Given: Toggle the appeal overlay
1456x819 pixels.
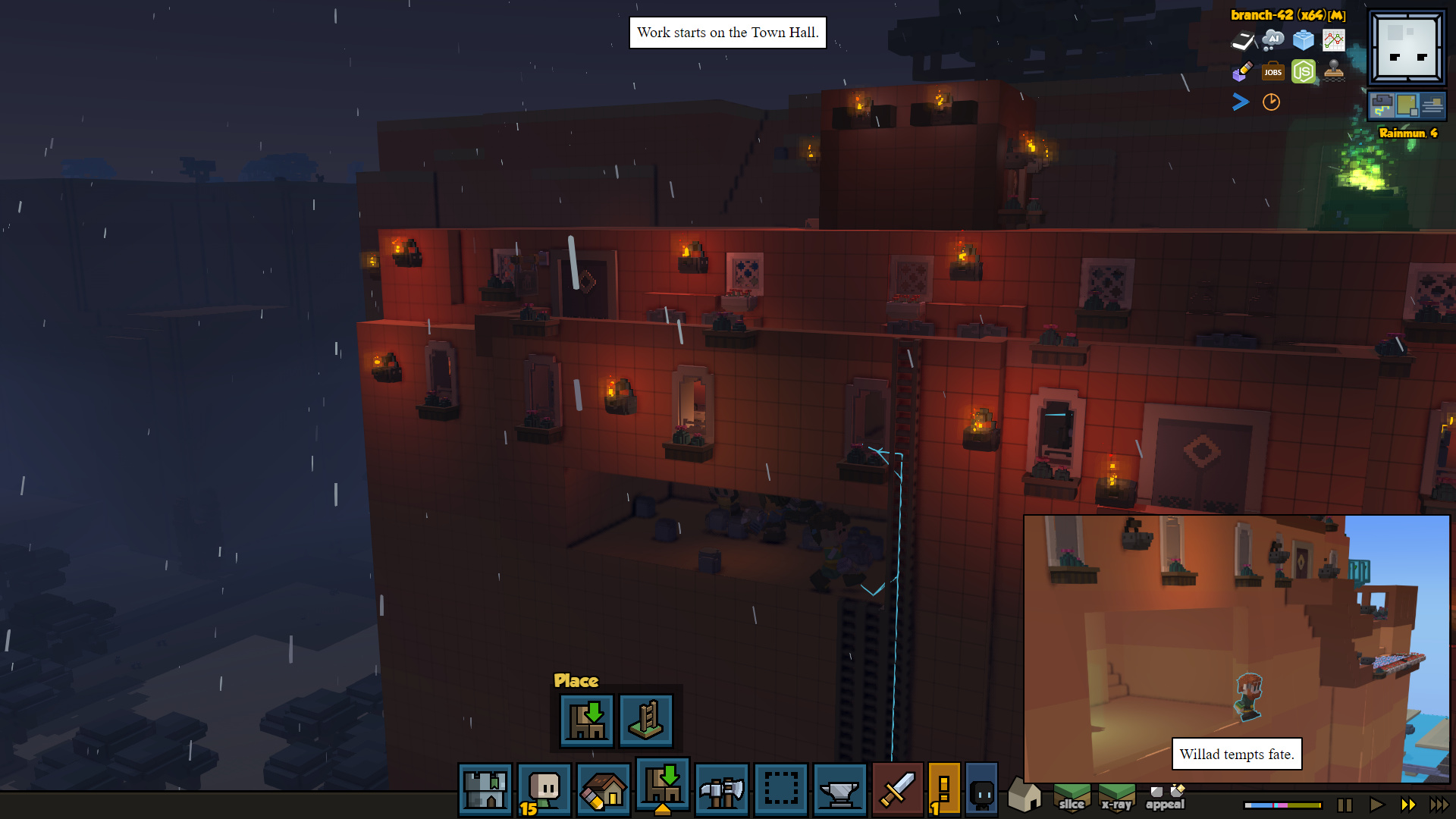Looking at the screenshot, I should pos(1165,797).
